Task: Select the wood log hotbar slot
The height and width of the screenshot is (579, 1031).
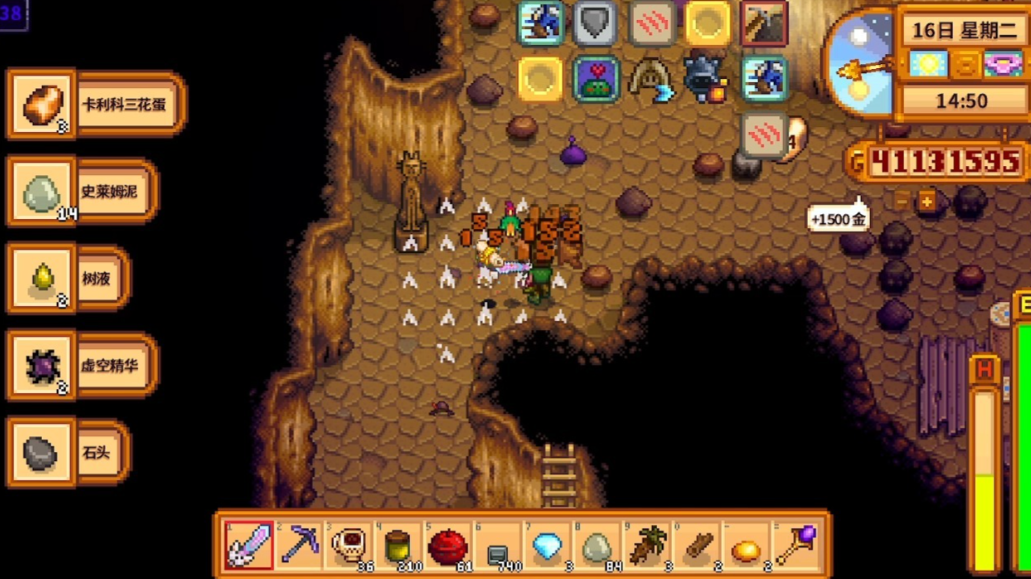Action: point(697,545)
